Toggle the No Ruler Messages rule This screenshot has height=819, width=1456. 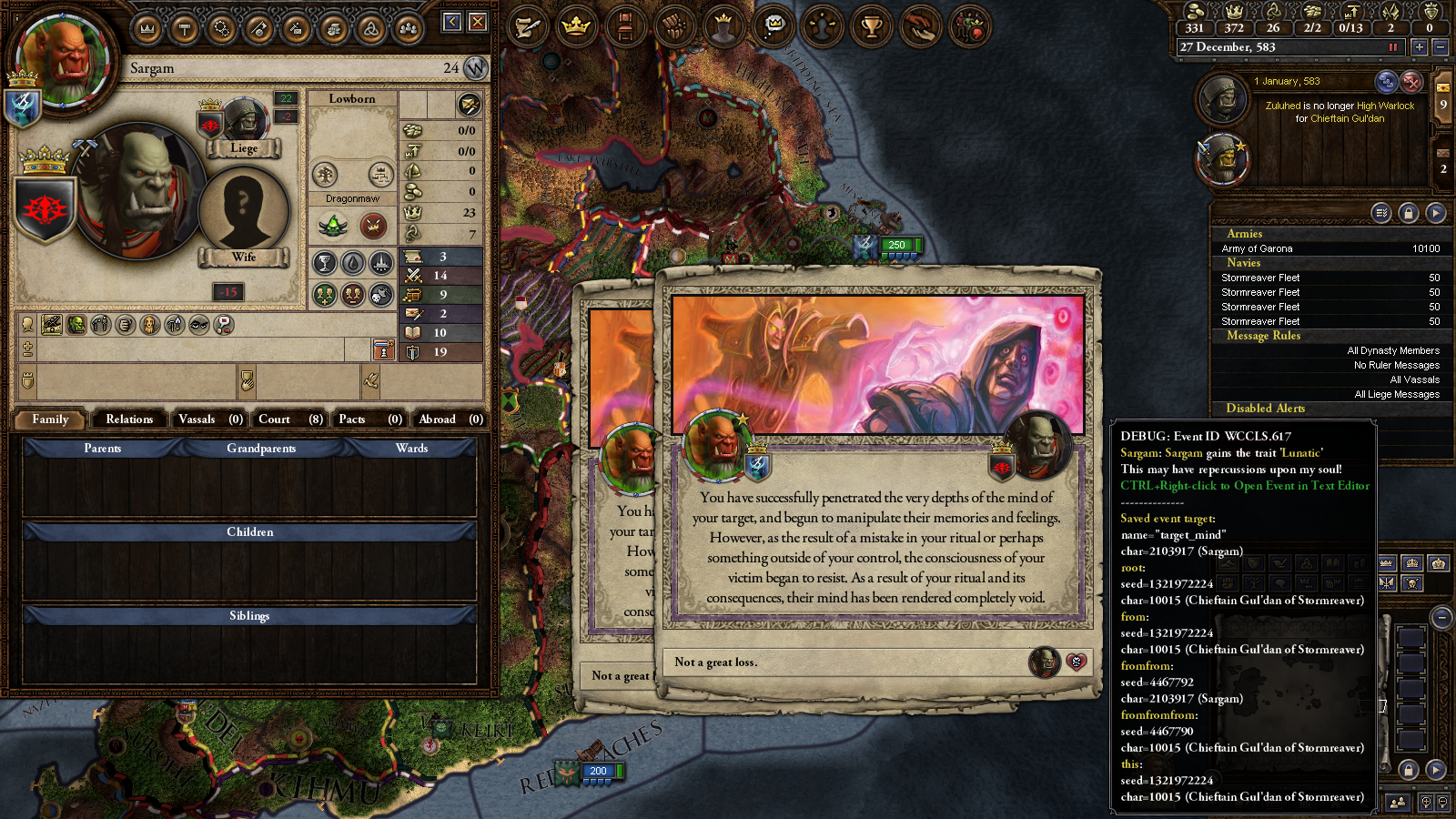[1396, 365]
